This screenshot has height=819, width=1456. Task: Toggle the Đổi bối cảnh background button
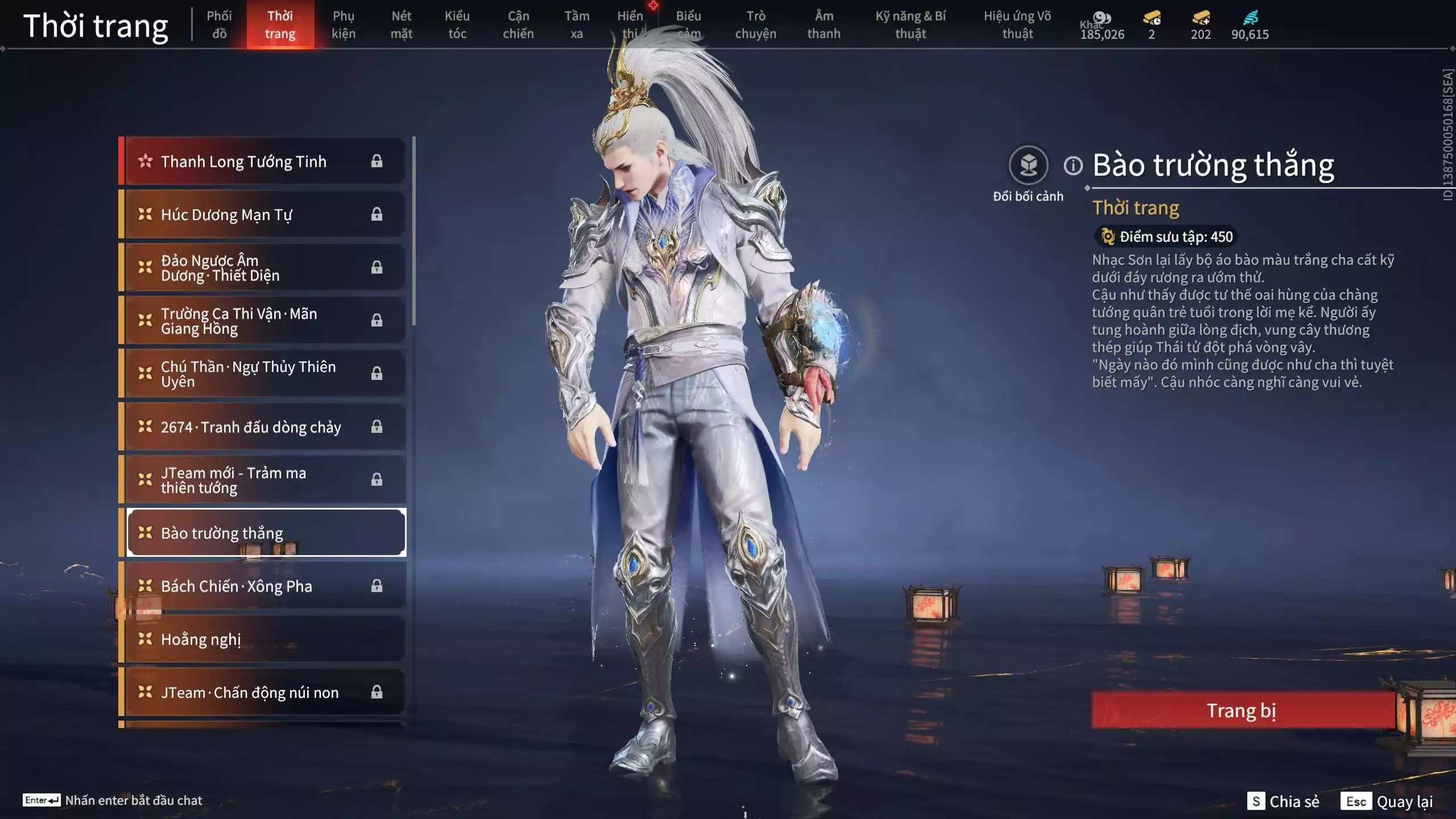(1028, 166)
